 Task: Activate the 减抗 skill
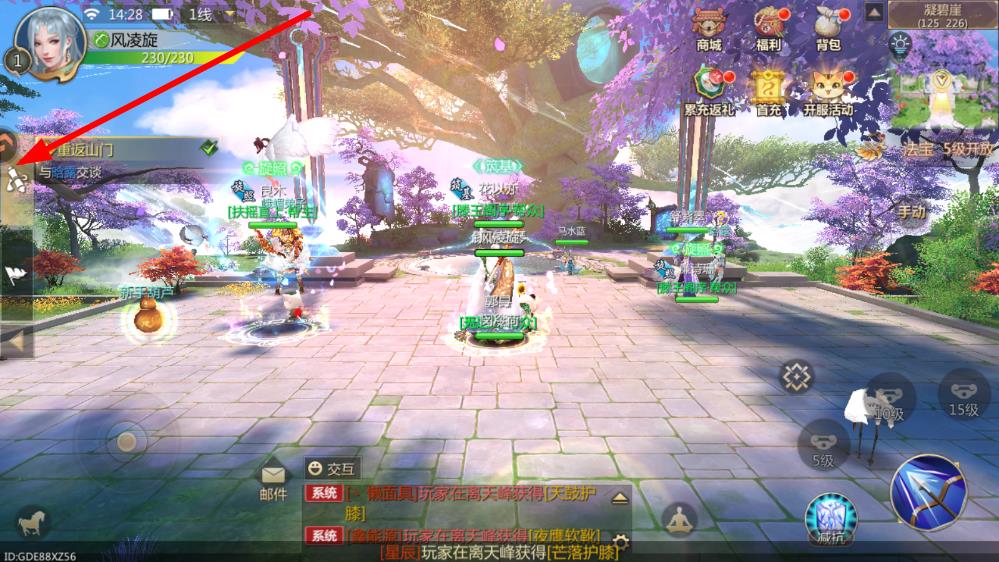[x=831, y=518]
